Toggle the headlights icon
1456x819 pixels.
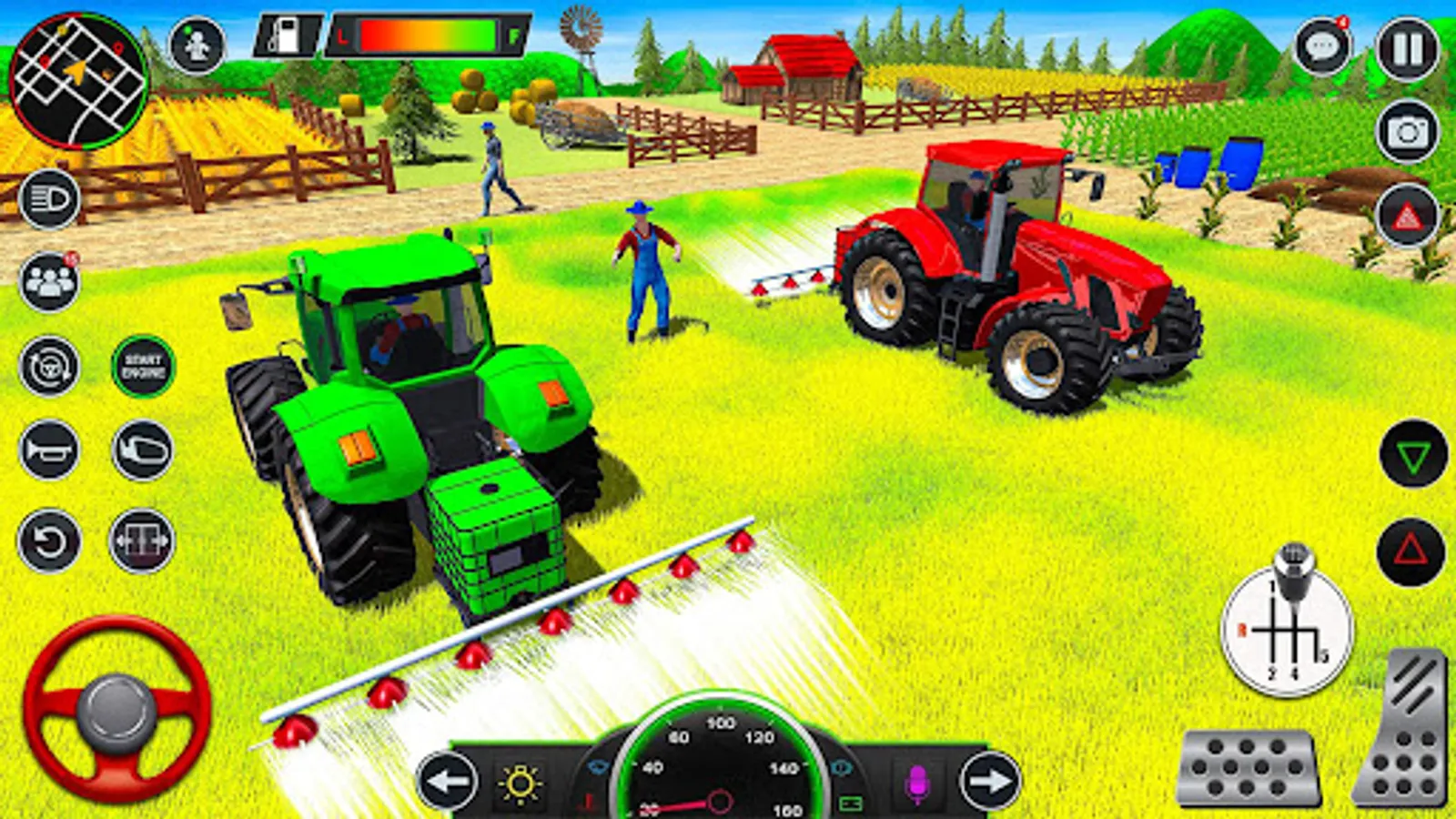pyautogui.click(x=47, y=197)
